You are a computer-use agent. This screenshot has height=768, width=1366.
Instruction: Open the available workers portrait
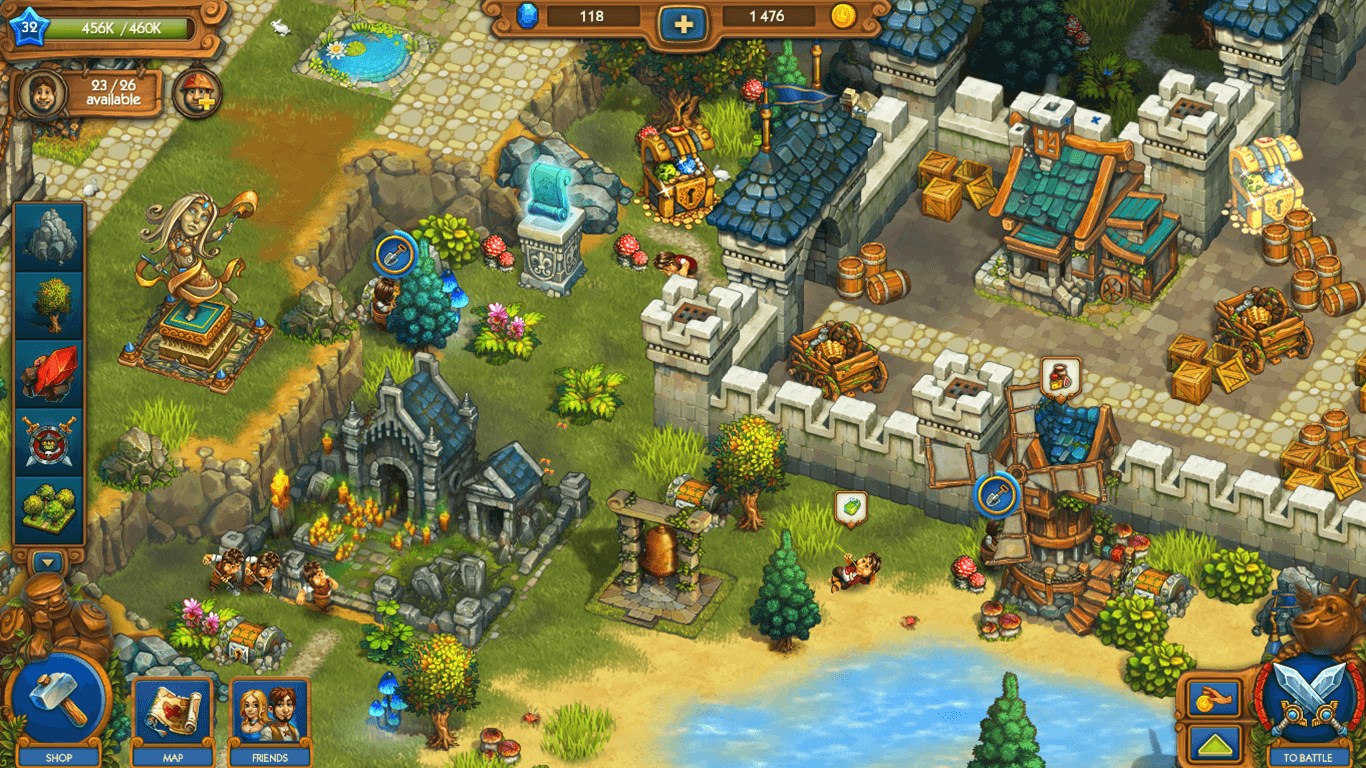[43, 93]
